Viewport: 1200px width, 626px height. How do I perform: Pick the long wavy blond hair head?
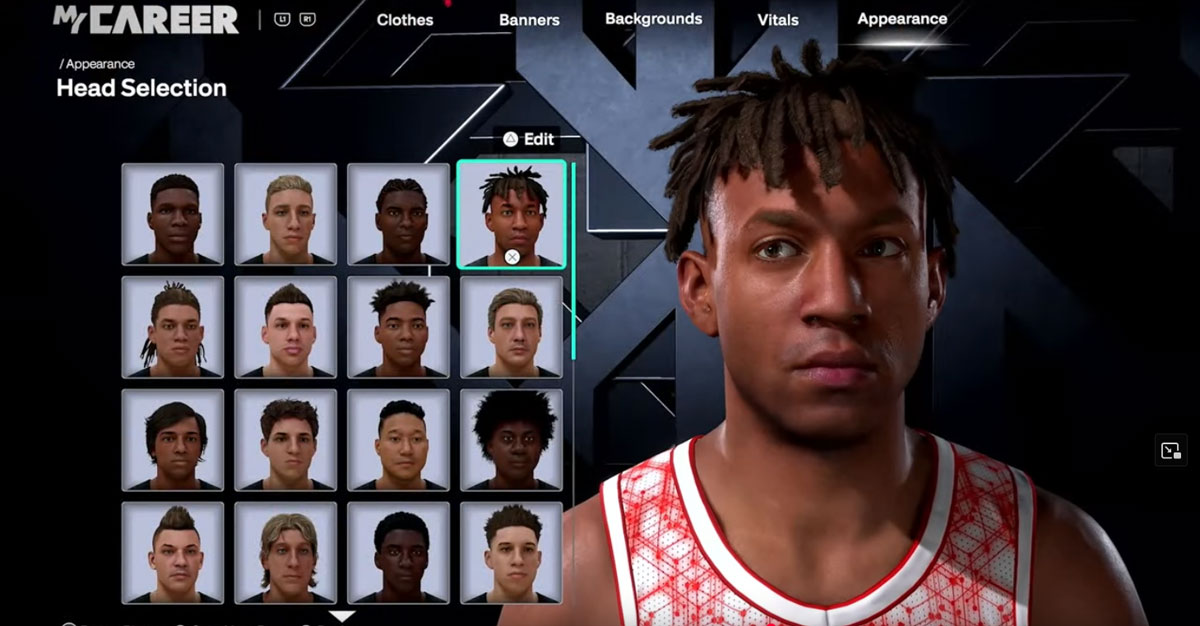tap(286, 553)
